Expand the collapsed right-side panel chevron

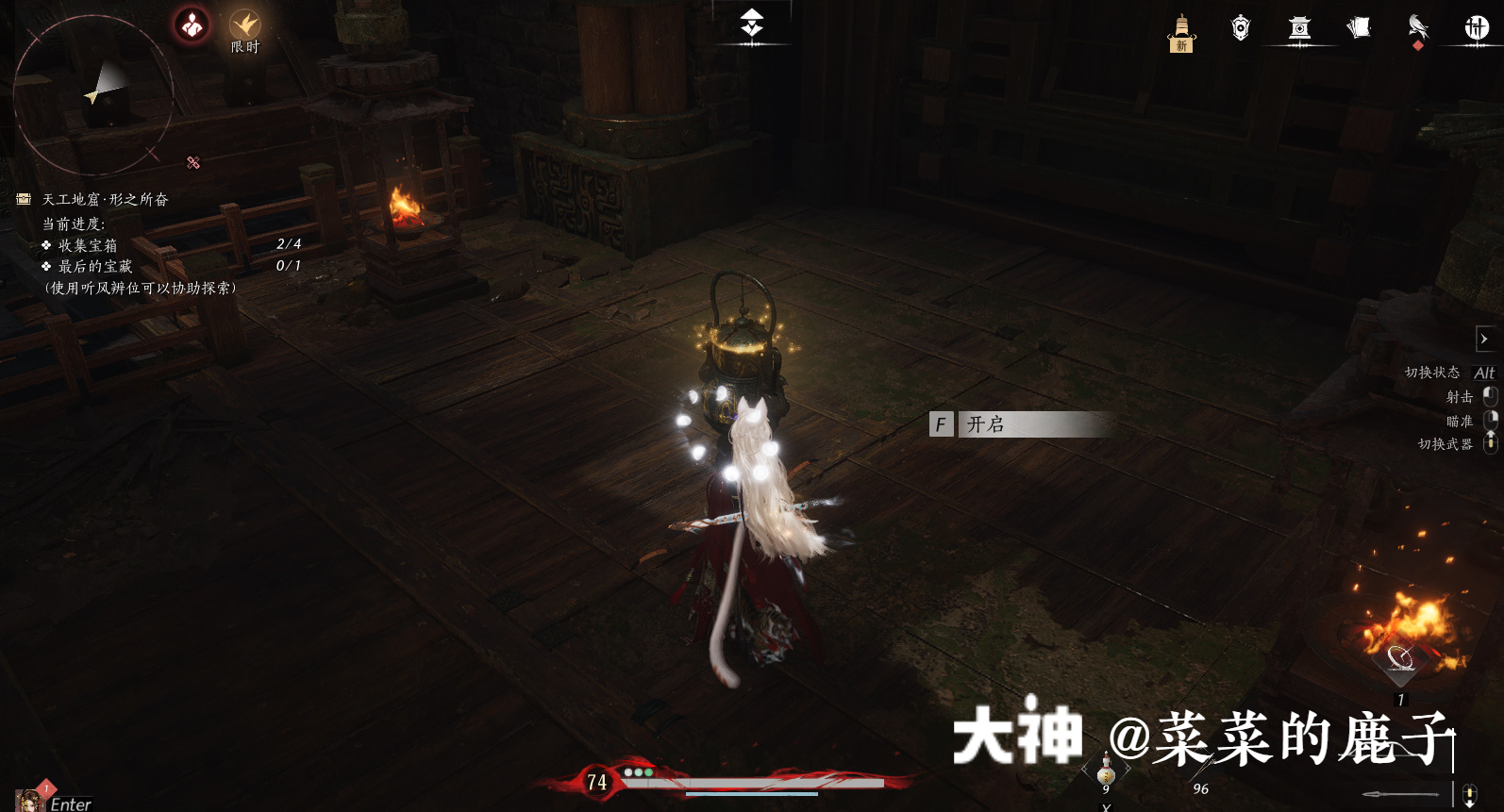[1485, 339]
